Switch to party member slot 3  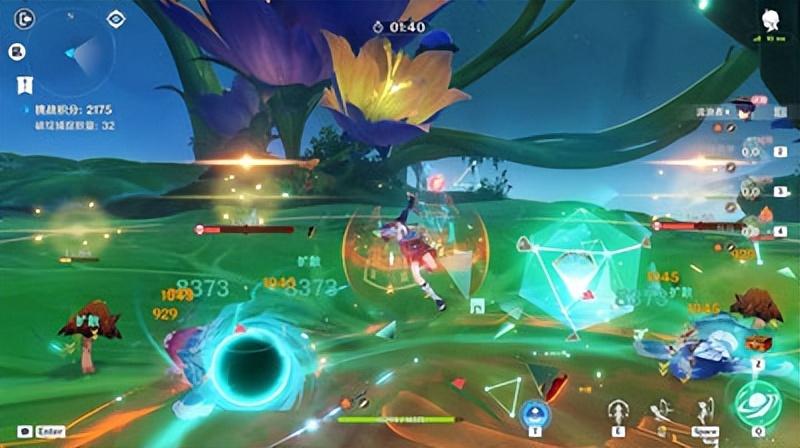click(x=752, y=190)
